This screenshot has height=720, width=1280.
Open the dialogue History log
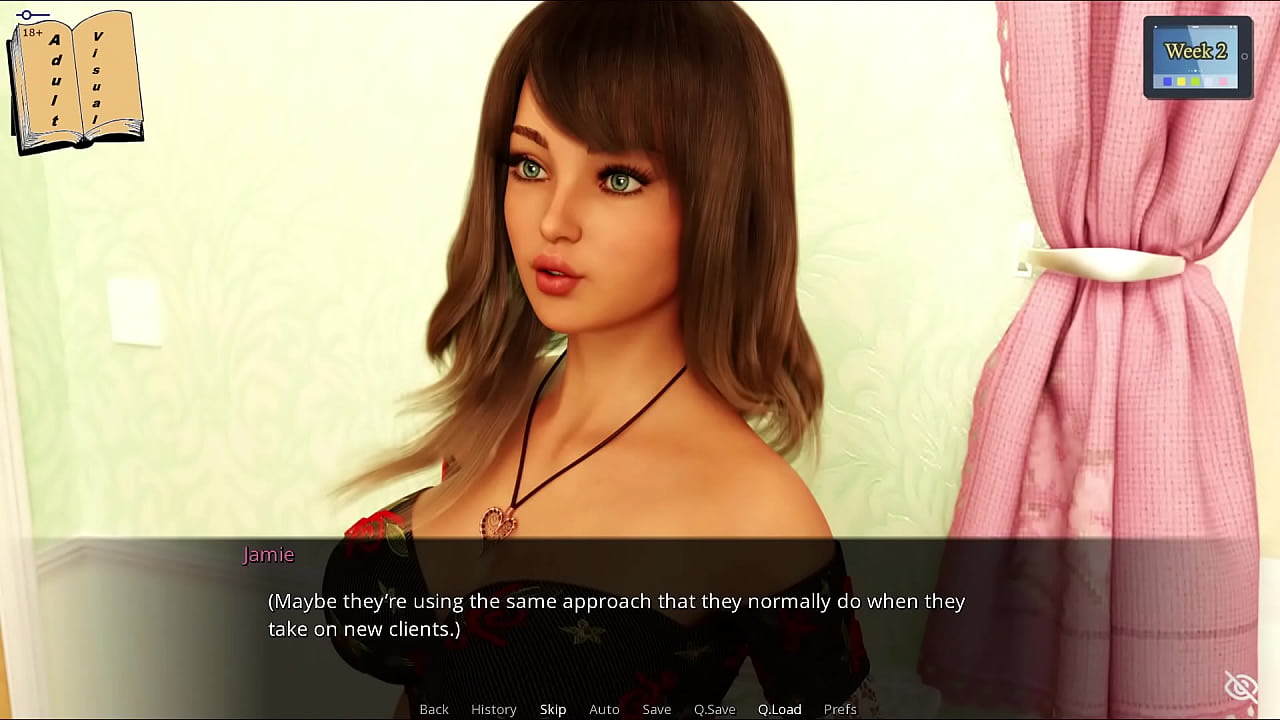point(494,709)
